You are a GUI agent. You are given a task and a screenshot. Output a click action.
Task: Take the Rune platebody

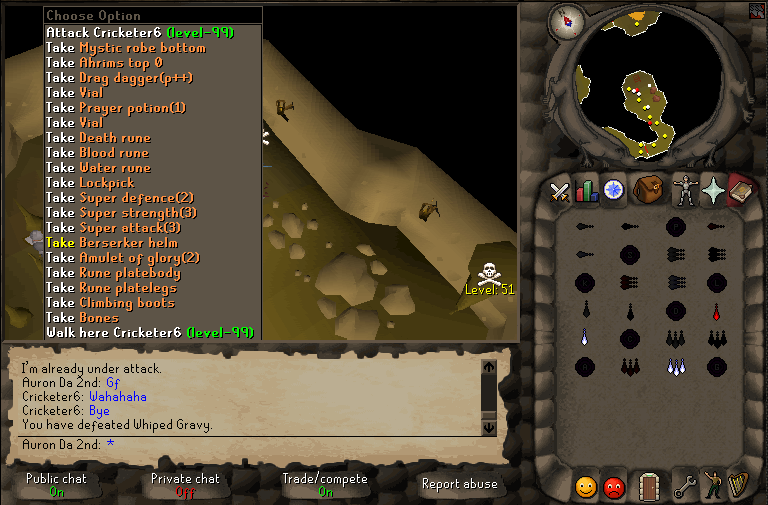(x=112, y=272)
